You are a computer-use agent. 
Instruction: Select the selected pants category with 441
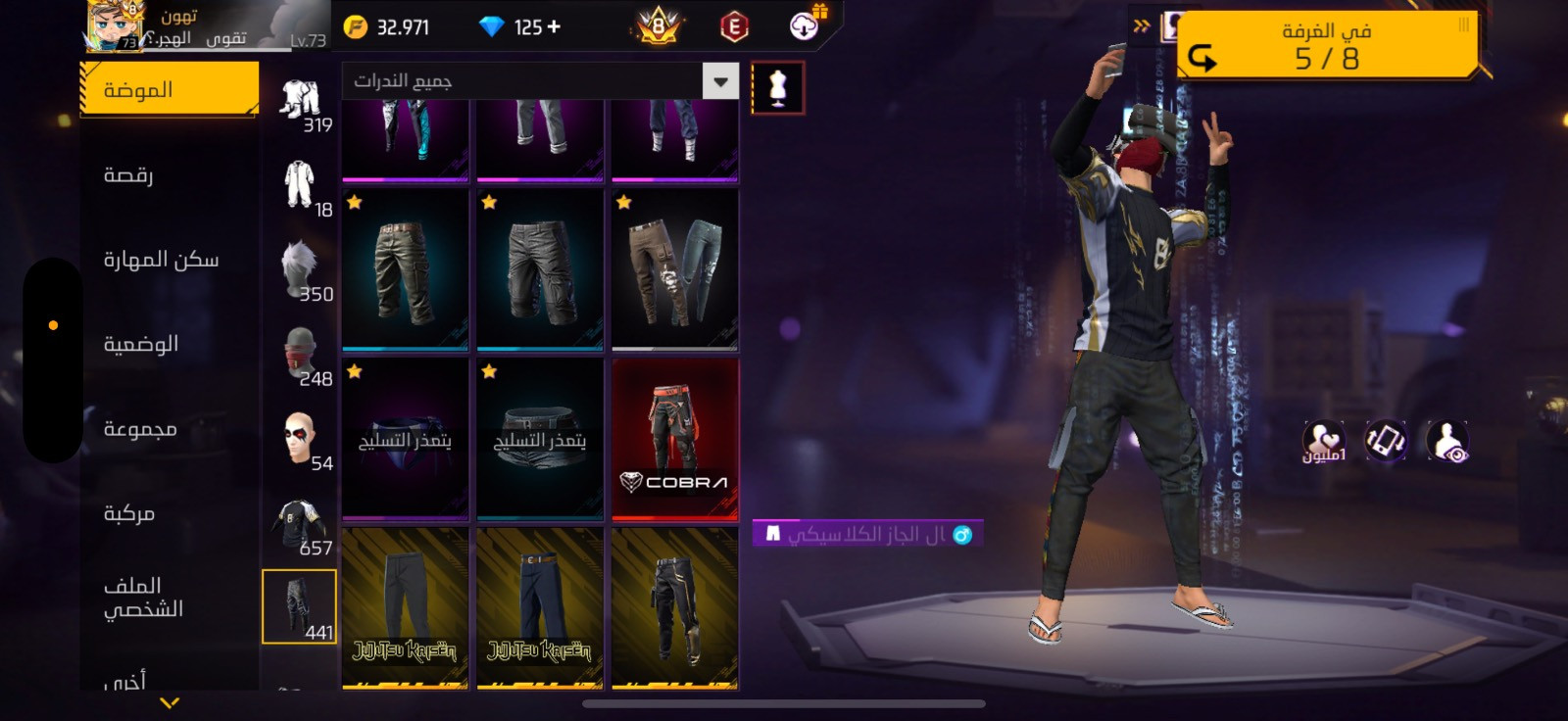click(x=299, y=606)
